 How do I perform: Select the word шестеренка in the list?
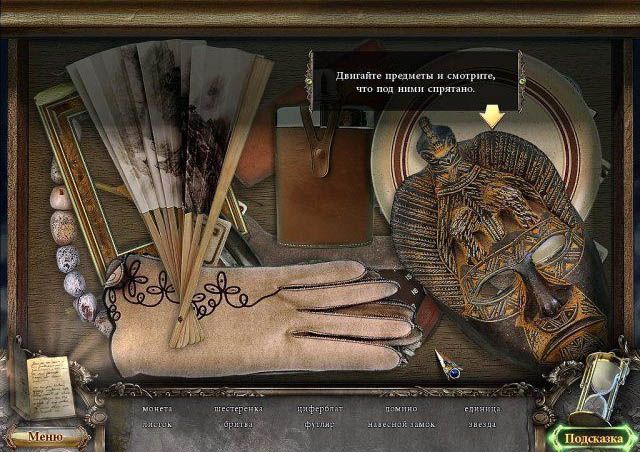click(239, 409)
